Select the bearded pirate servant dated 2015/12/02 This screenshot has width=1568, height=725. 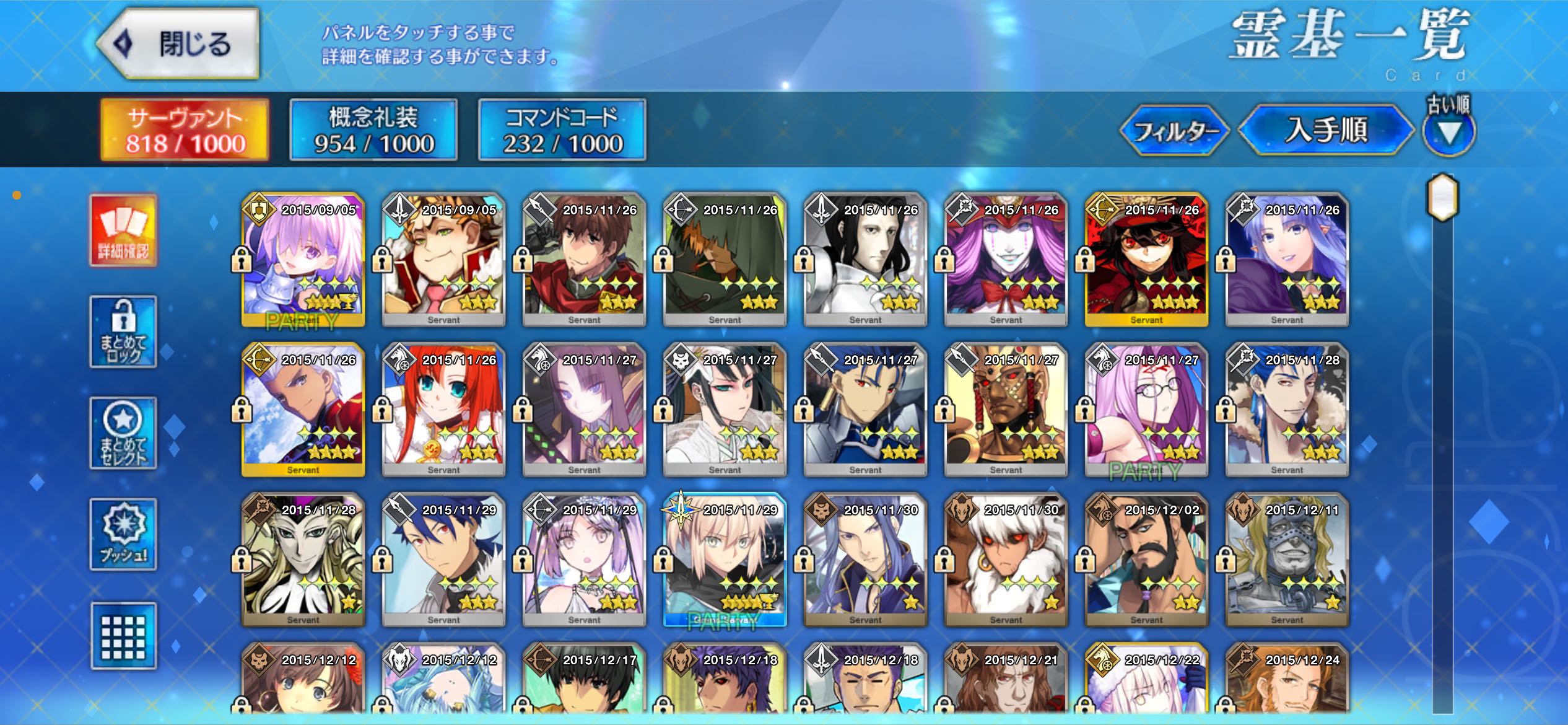click(x=1146, y=560)
